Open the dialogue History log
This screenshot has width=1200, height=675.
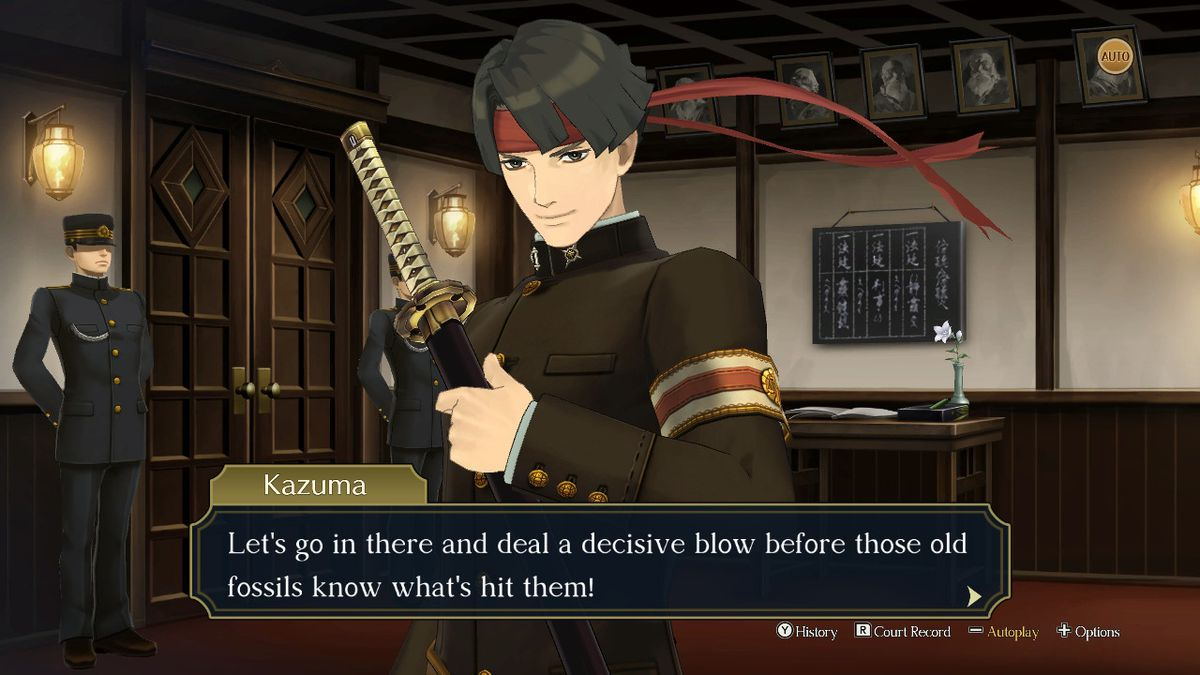coord(807,632)
